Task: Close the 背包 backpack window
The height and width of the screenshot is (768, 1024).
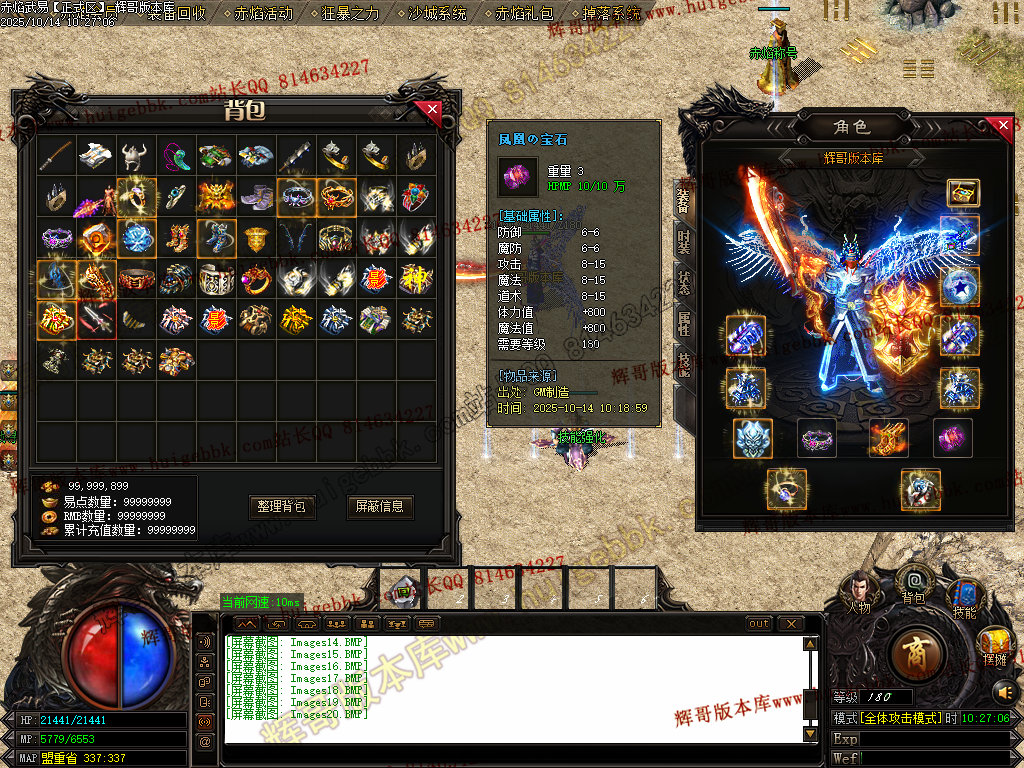Action: (x=432, y=109)
